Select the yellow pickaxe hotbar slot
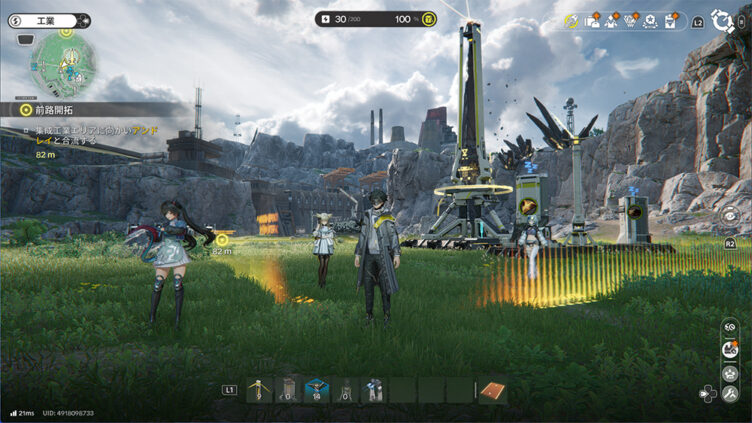 click(259, 389)
